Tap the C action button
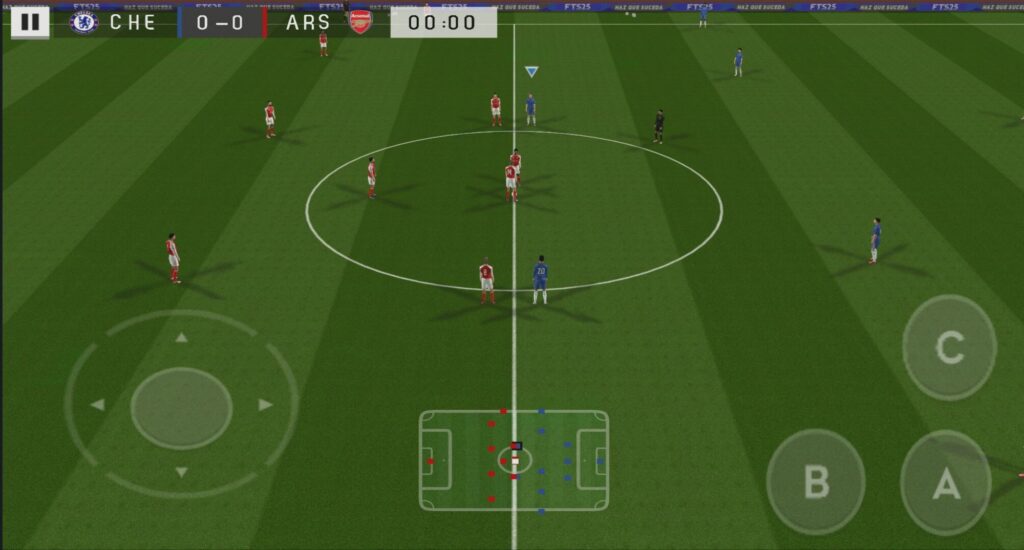 949,347
